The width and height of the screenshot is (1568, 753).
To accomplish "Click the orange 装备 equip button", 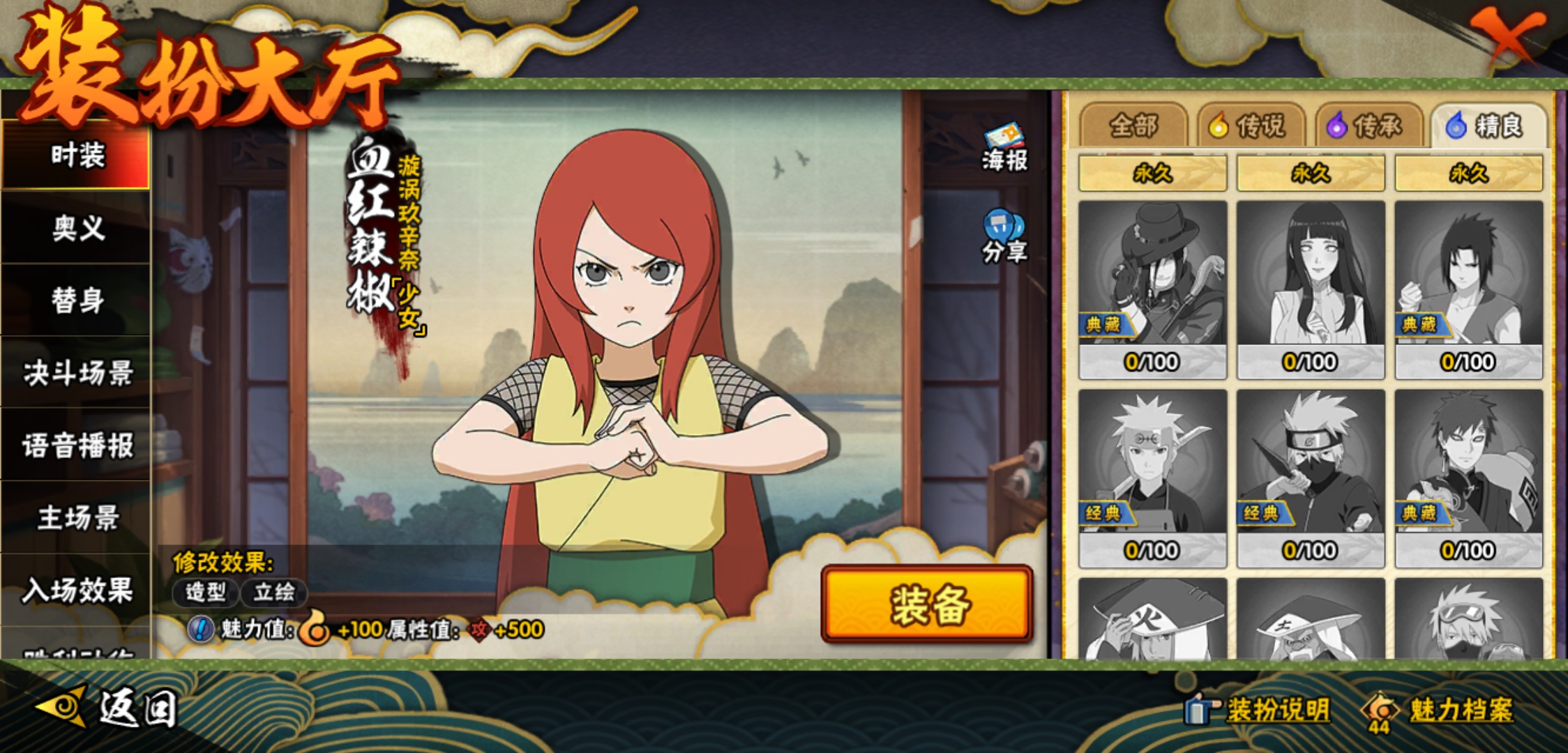I will [927, 604].
